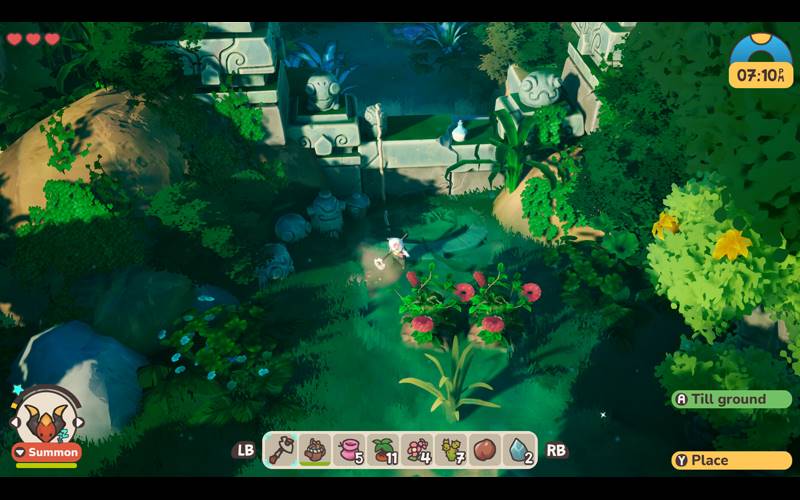Screen dimensions: 800x500
Task: Select the blue crystal slot
Action: [x=520, y=449]
